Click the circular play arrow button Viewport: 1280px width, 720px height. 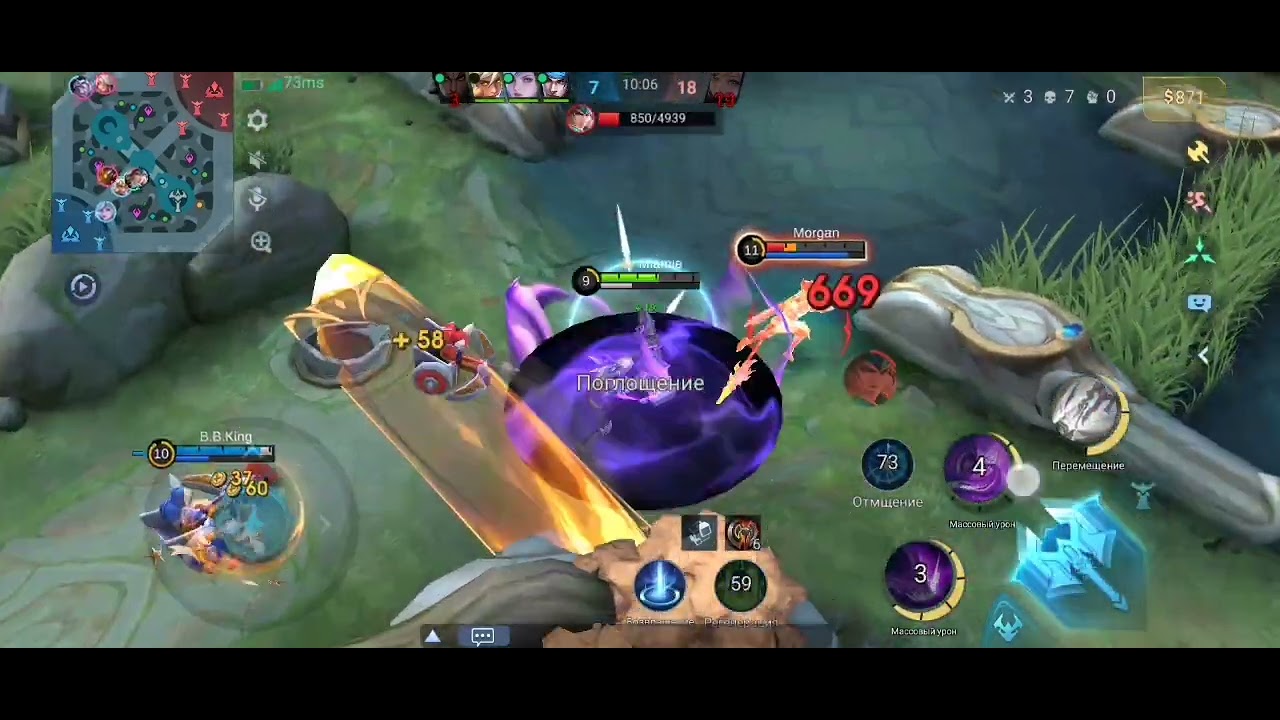point(83,287)
